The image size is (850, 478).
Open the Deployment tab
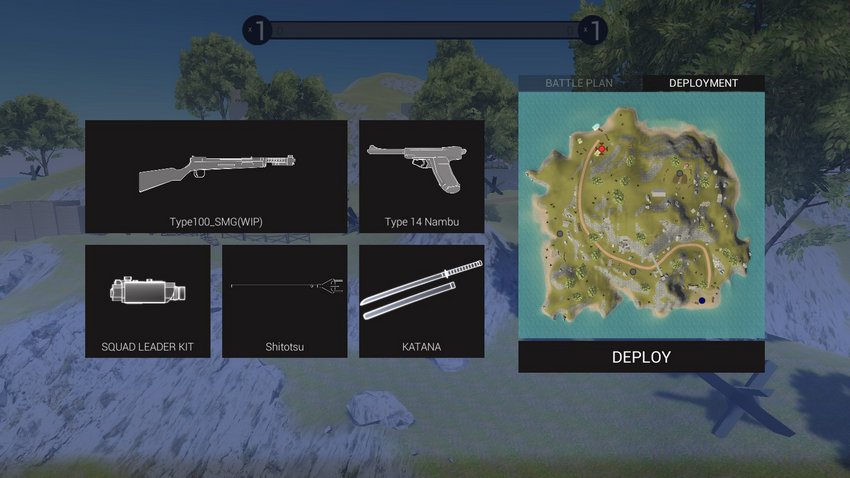pos(703,83)
